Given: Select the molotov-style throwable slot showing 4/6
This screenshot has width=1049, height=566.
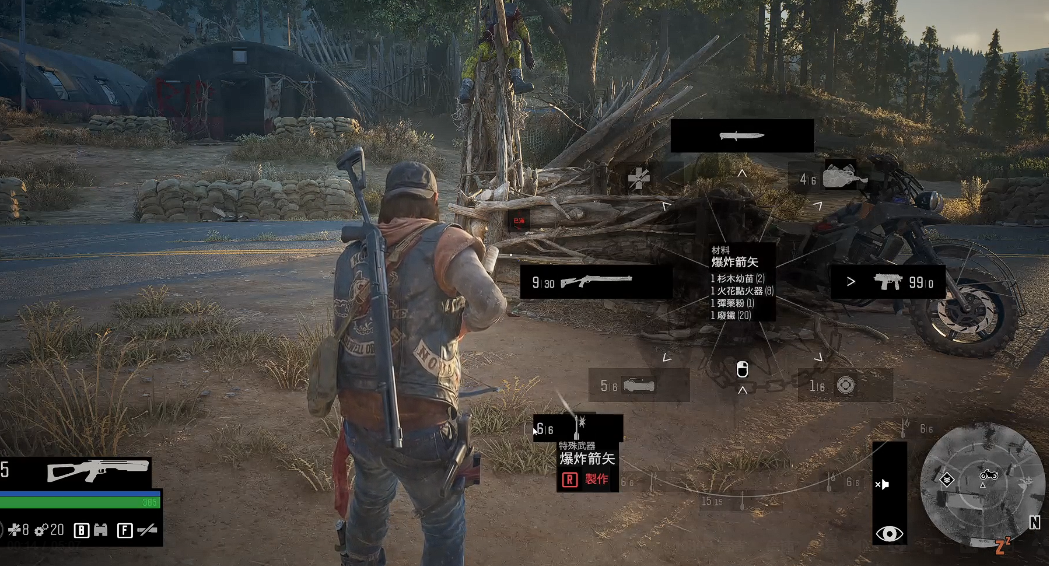Looking at the screenshot, I should pyautogui.click(x=828, y=178).
